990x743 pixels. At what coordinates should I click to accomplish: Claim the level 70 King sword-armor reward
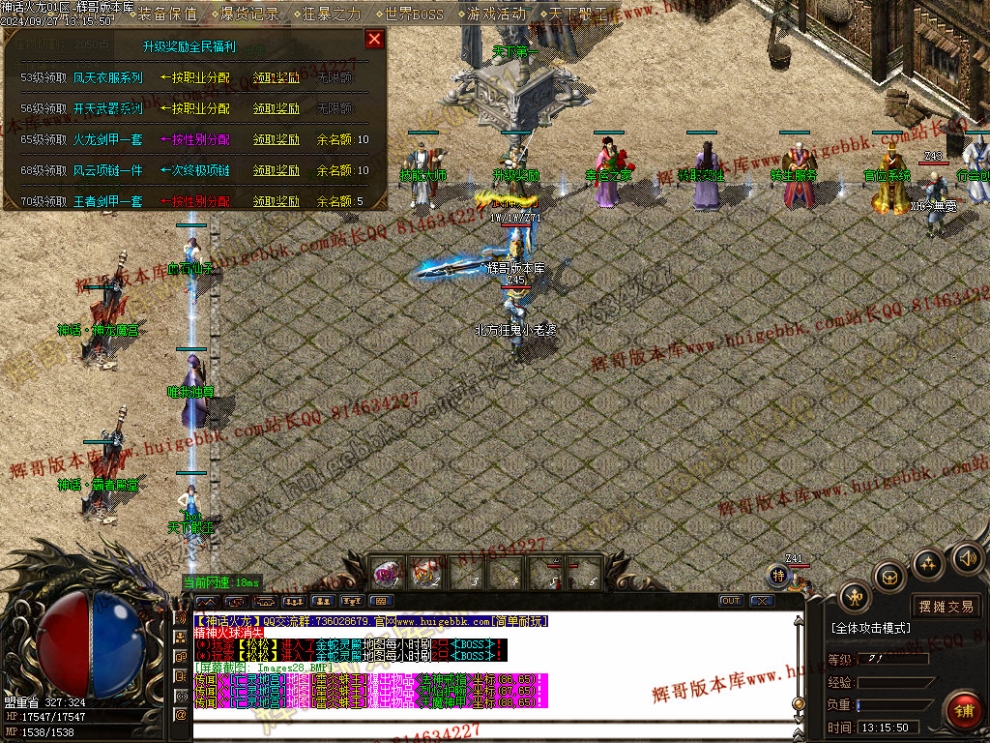tap(276, 201)
